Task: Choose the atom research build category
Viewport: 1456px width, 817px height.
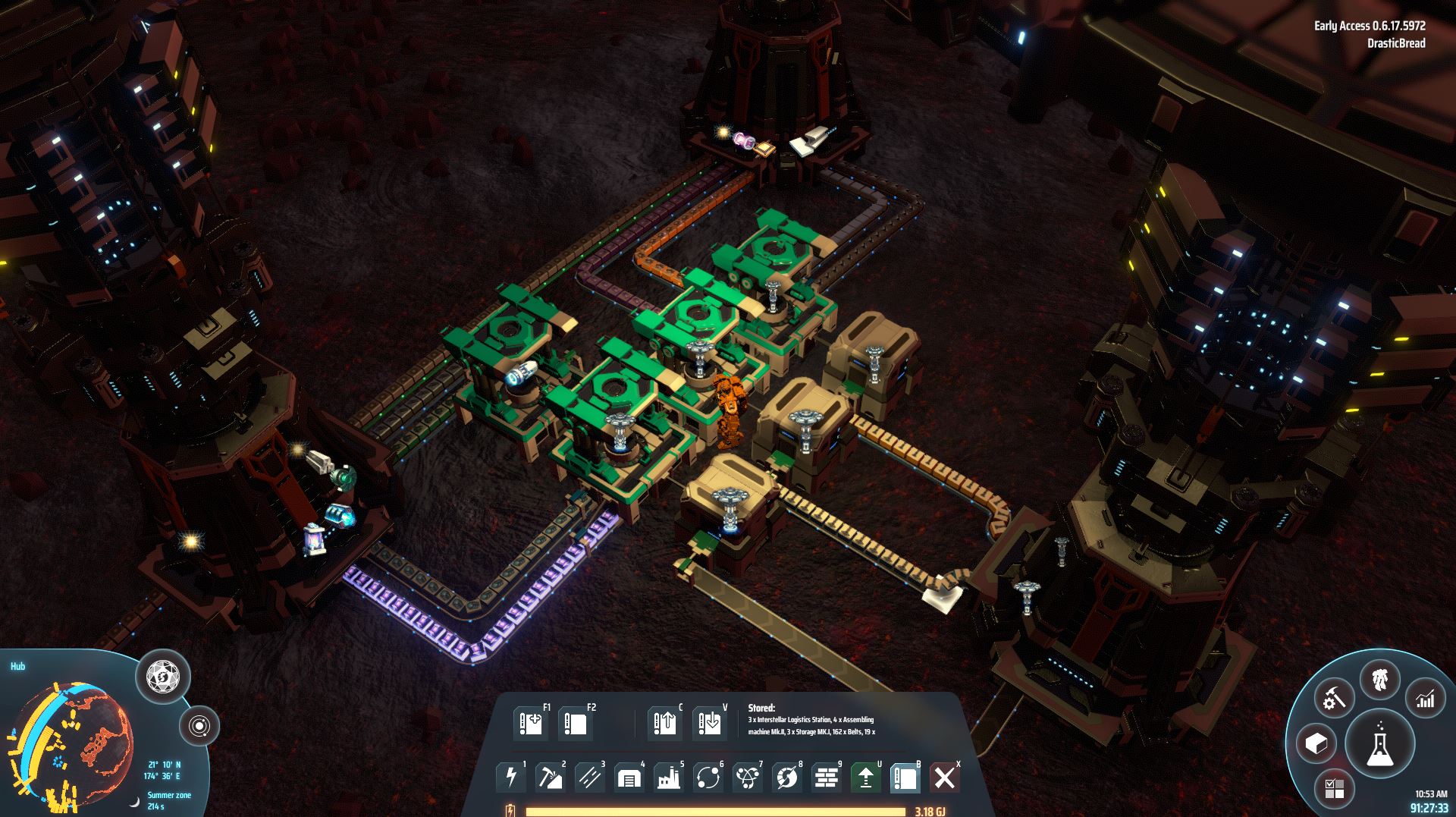Action: point(748,778)
